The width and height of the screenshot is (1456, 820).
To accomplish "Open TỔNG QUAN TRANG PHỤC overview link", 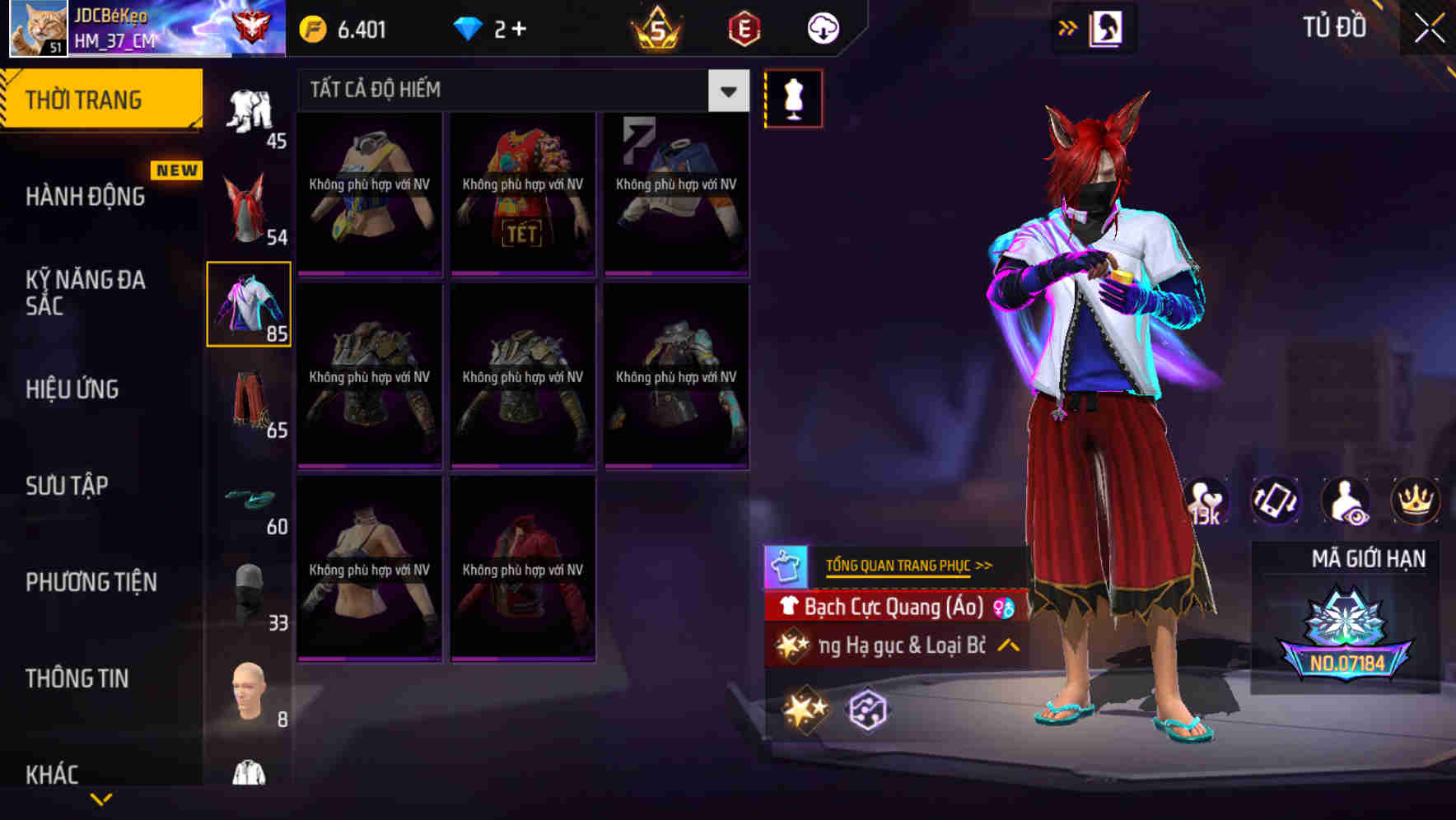I will tap(907, 565).
